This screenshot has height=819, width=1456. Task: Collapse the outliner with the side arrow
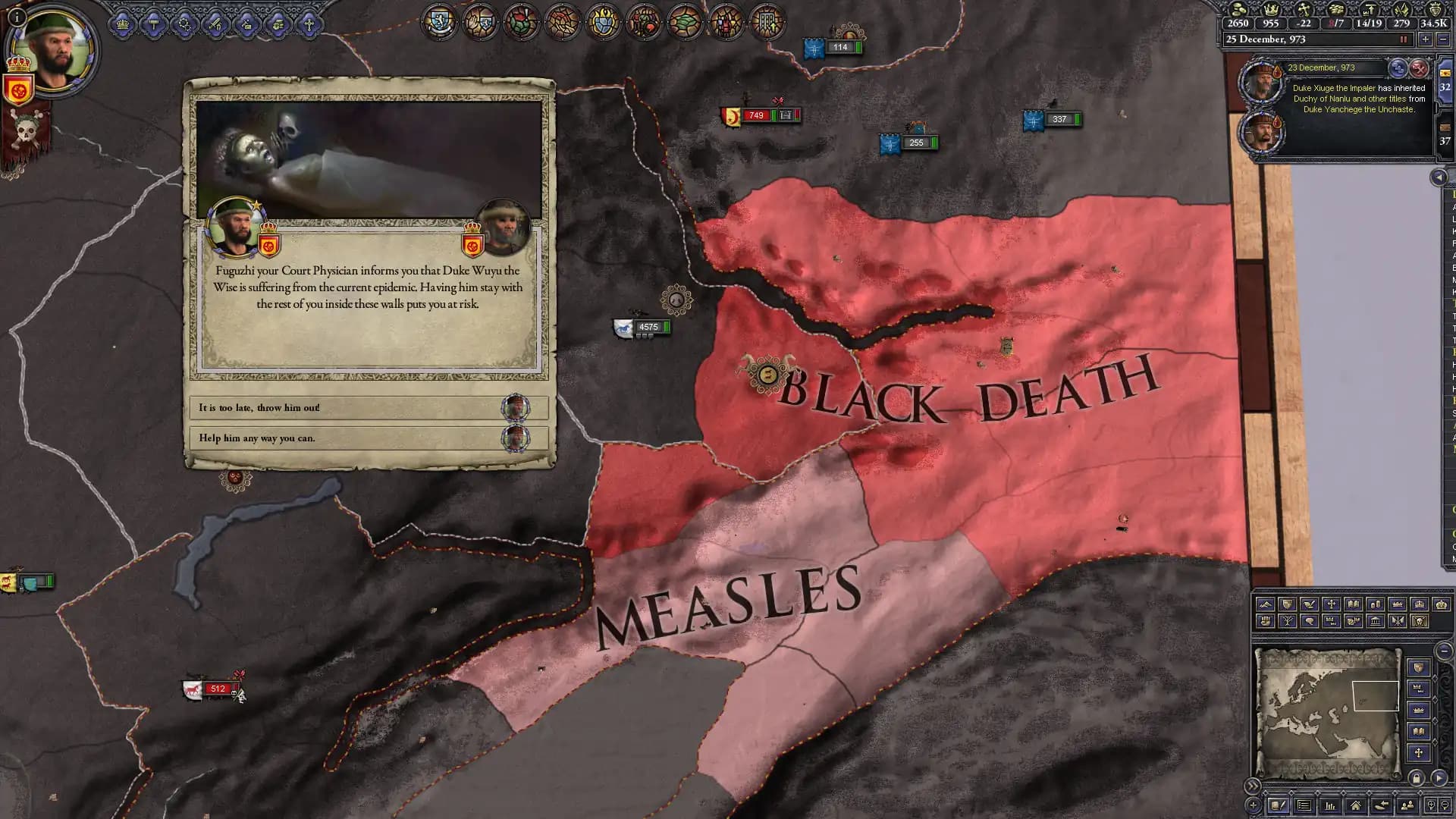1439,179
